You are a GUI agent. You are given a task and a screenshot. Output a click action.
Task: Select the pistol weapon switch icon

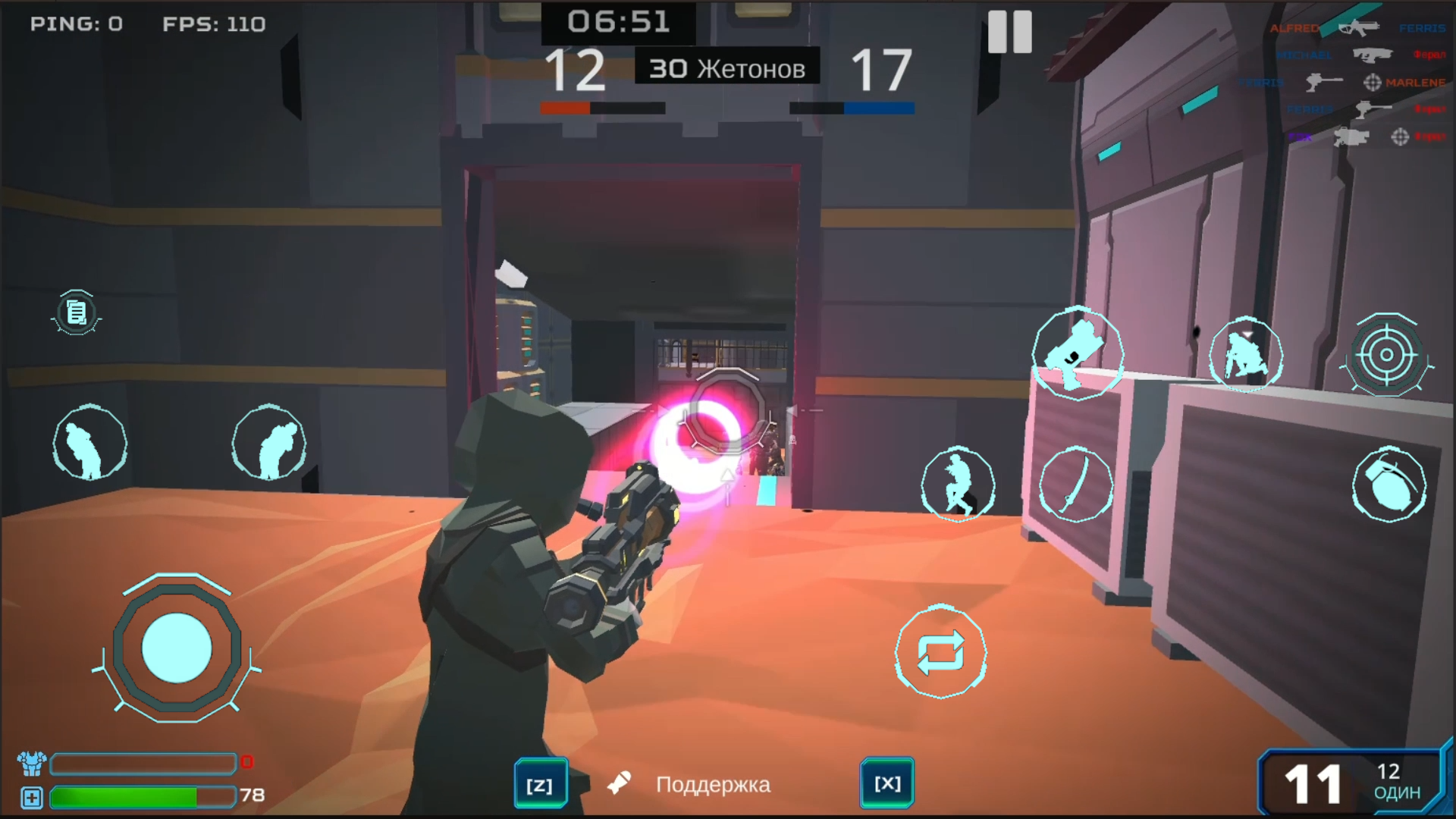pos(1077,355)
